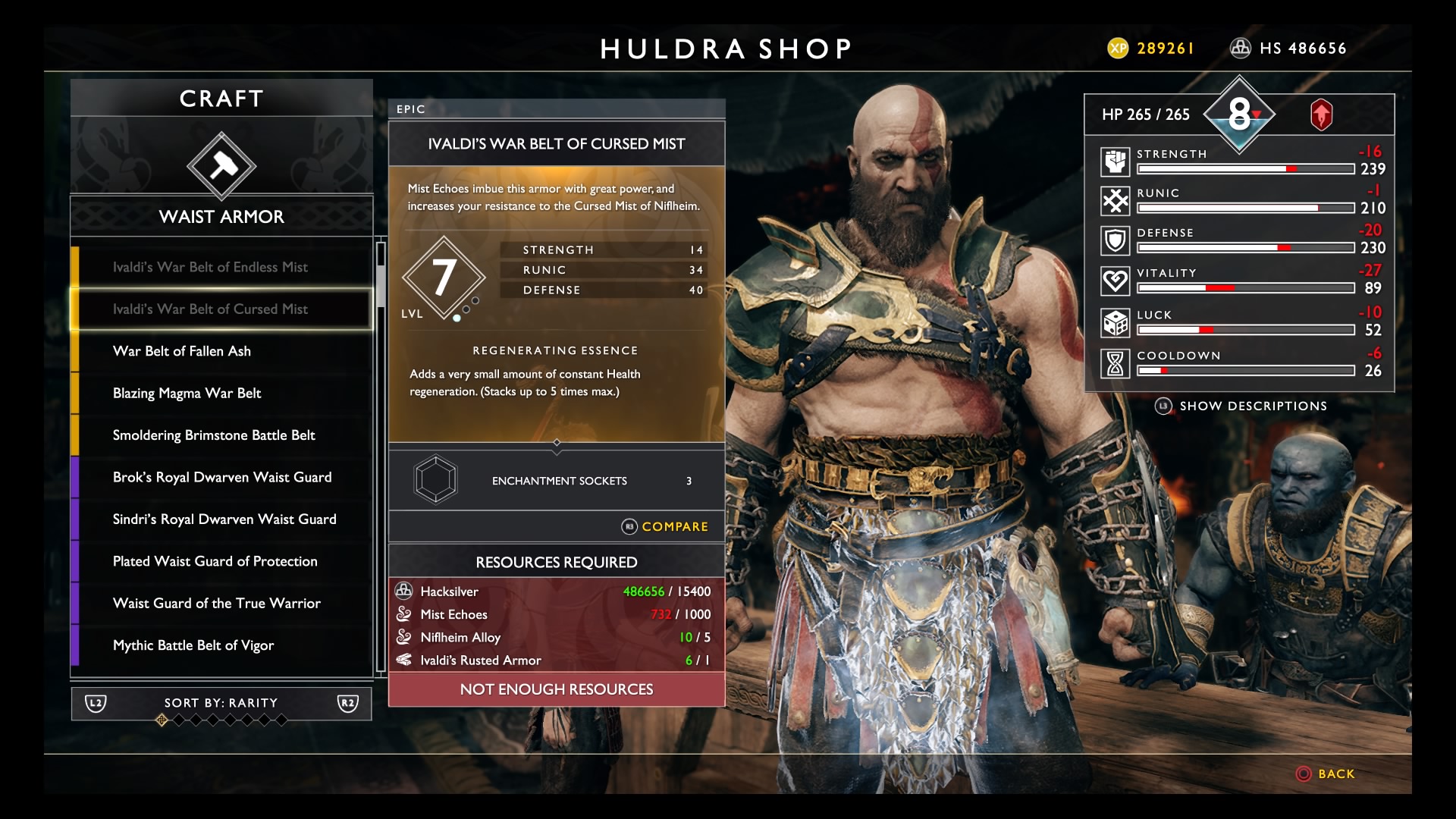Choose Ivaldi's War Belt of Cursed Mist
Viewport: 1456px width, 819px height.
(210, 309)
